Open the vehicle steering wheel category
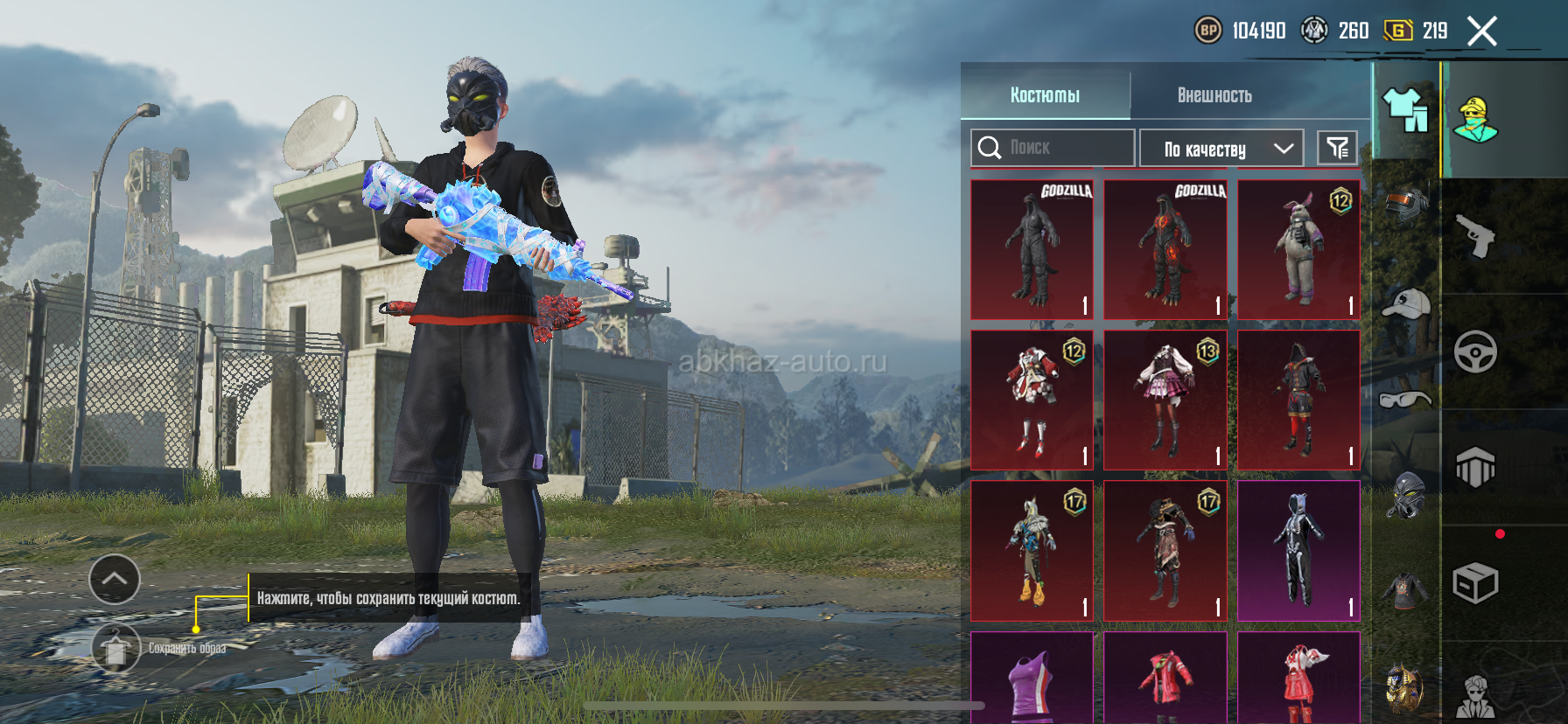1568x724 pixels. point(1475,352)
